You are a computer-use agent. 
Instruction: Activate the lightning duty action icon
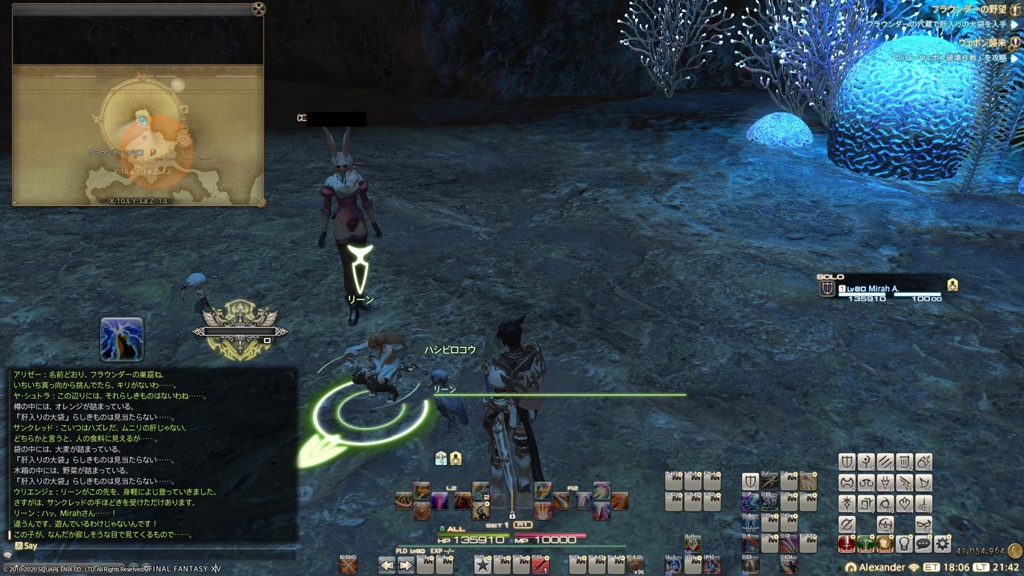click(x=121, y=339)
